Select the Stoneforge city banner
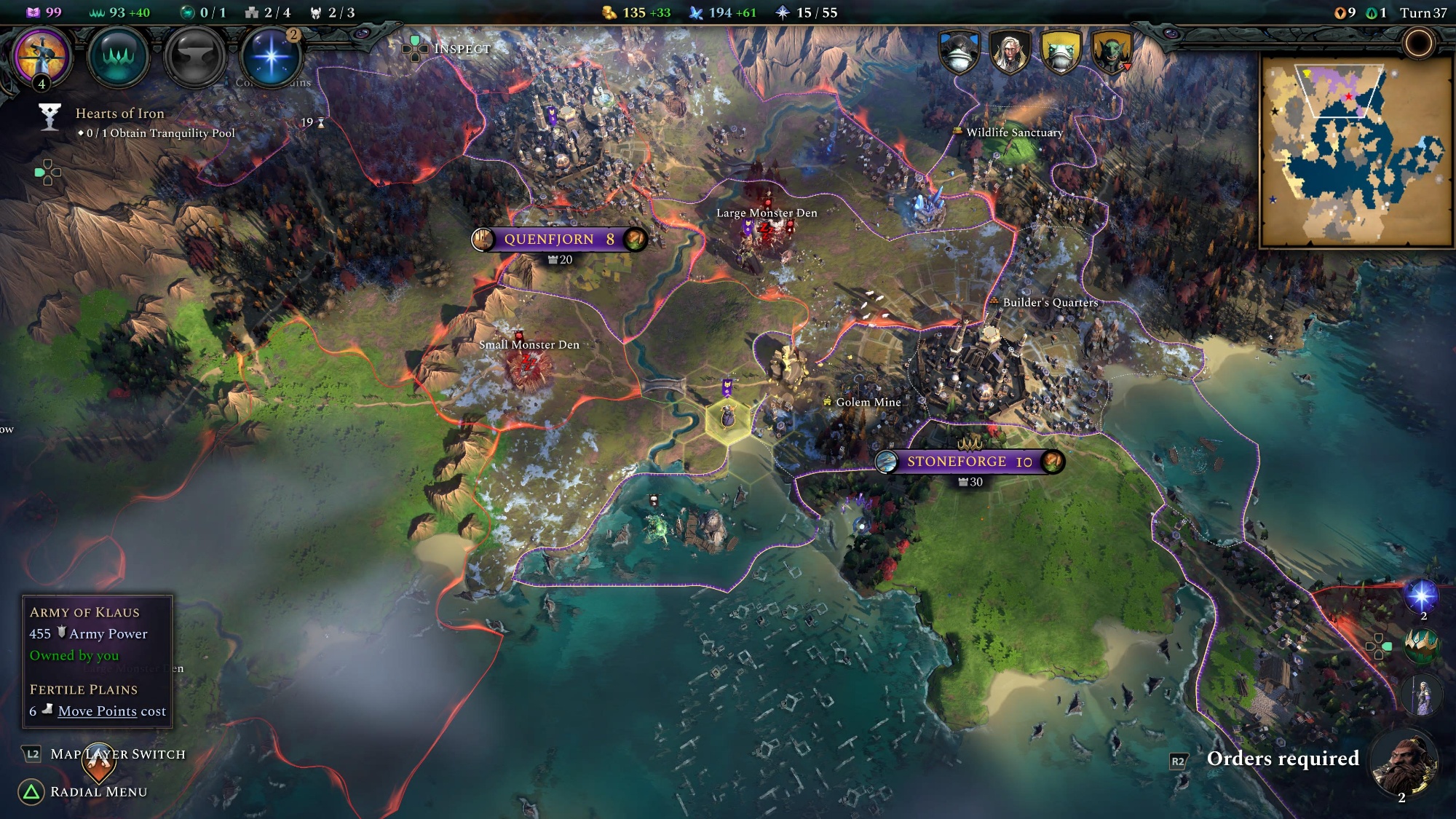This screenshot has width=1456, height=819. click(969, 462)
